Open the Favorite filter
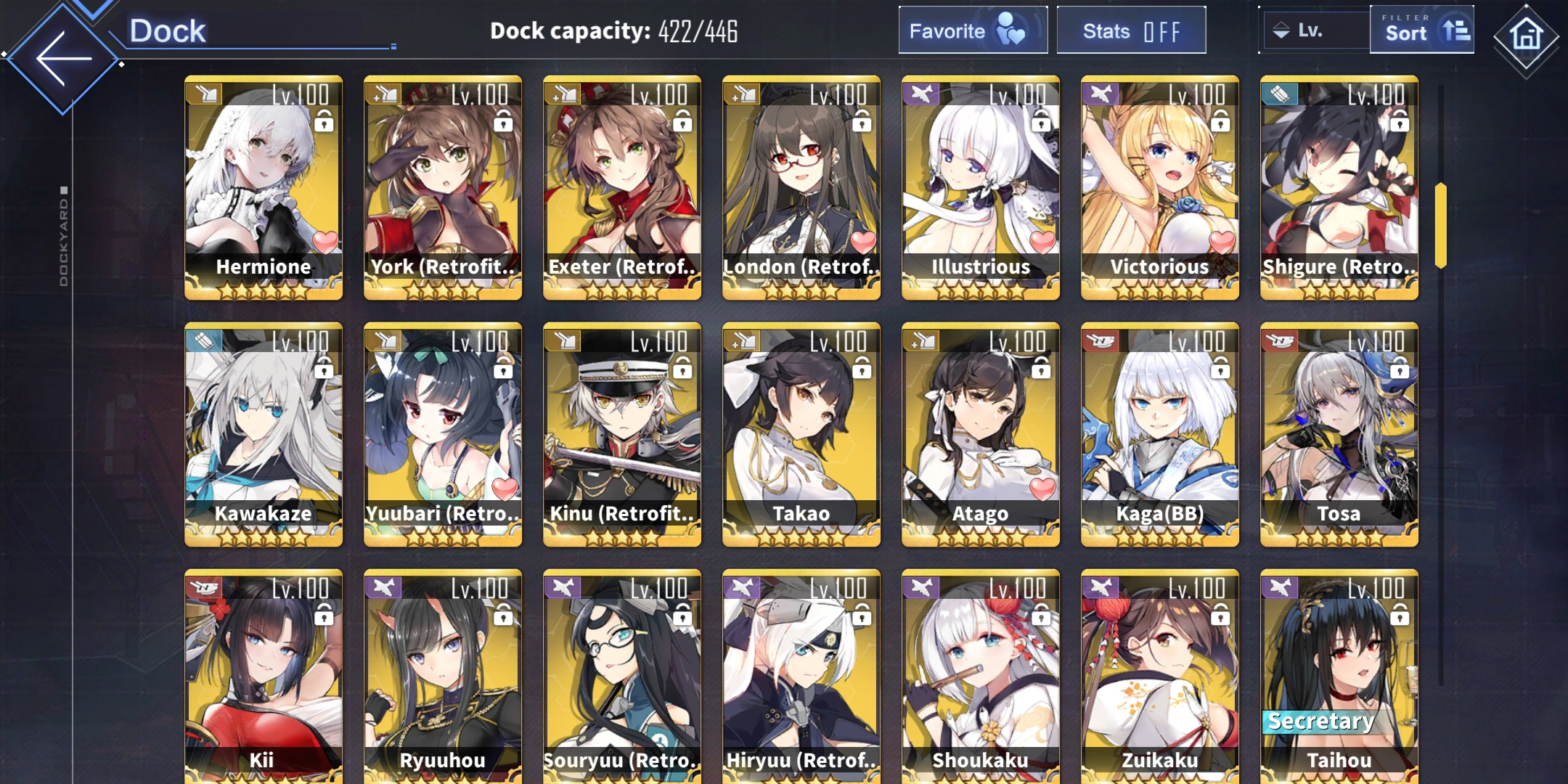1568x784 pixels. coord(972,30)
